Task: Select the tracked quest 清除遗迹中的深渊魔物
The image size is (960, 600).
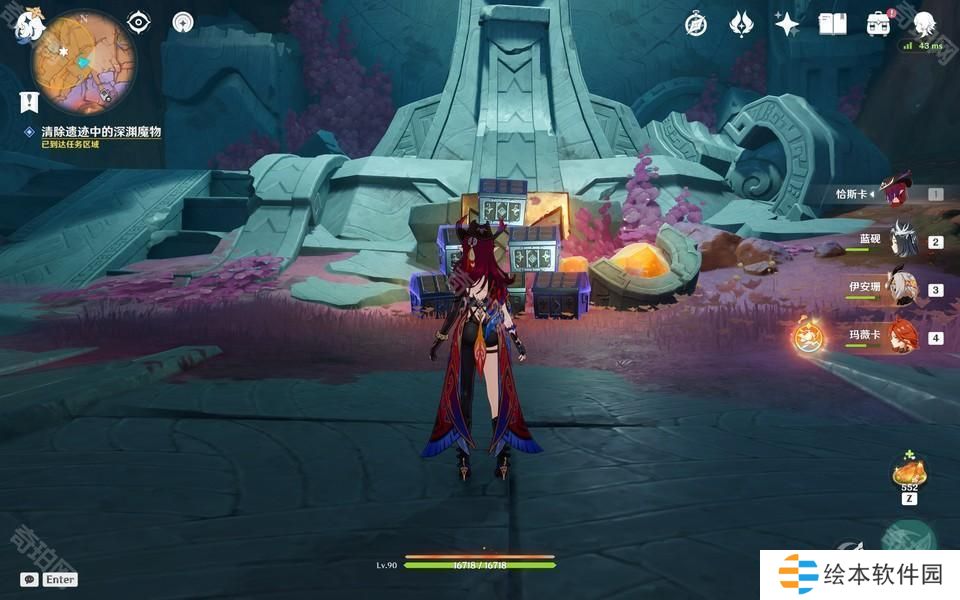Action: click(100, 132)
